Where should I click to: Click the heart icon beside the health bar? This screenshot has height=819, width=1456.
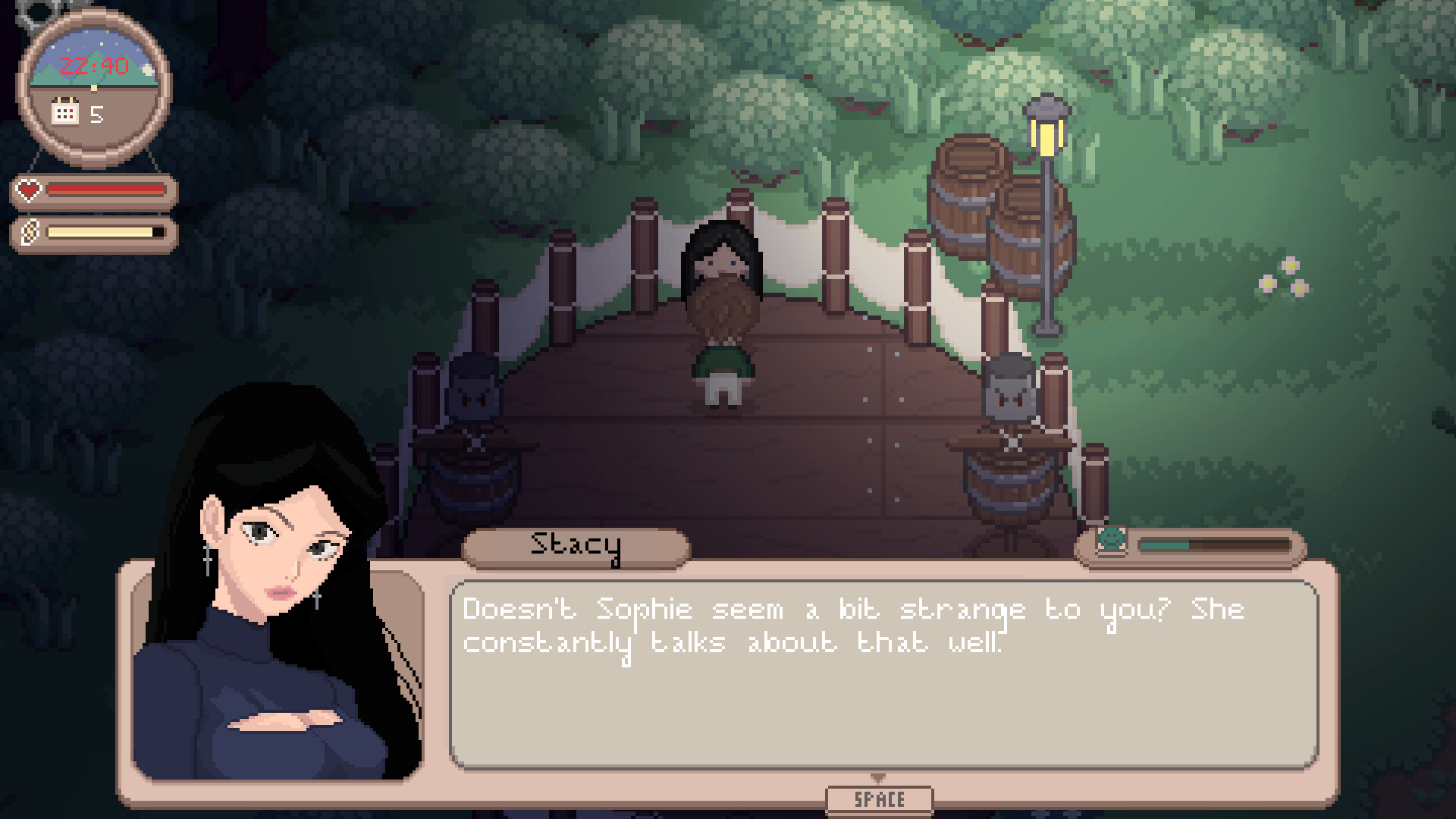28,190
